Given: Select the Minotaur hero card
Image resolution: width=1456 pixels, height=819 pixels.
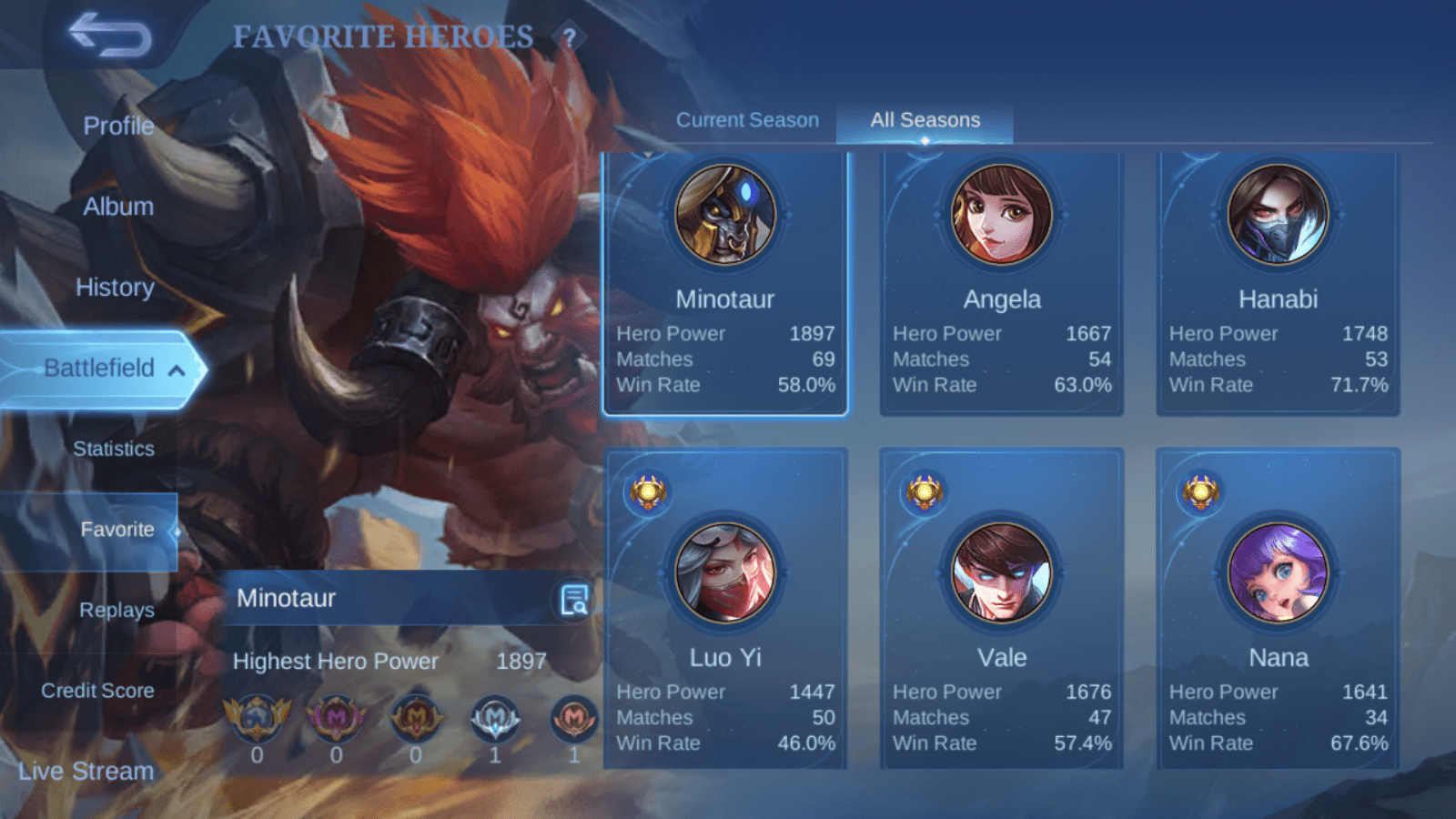Looking at the screenshot, I should (x=725, y=284).
